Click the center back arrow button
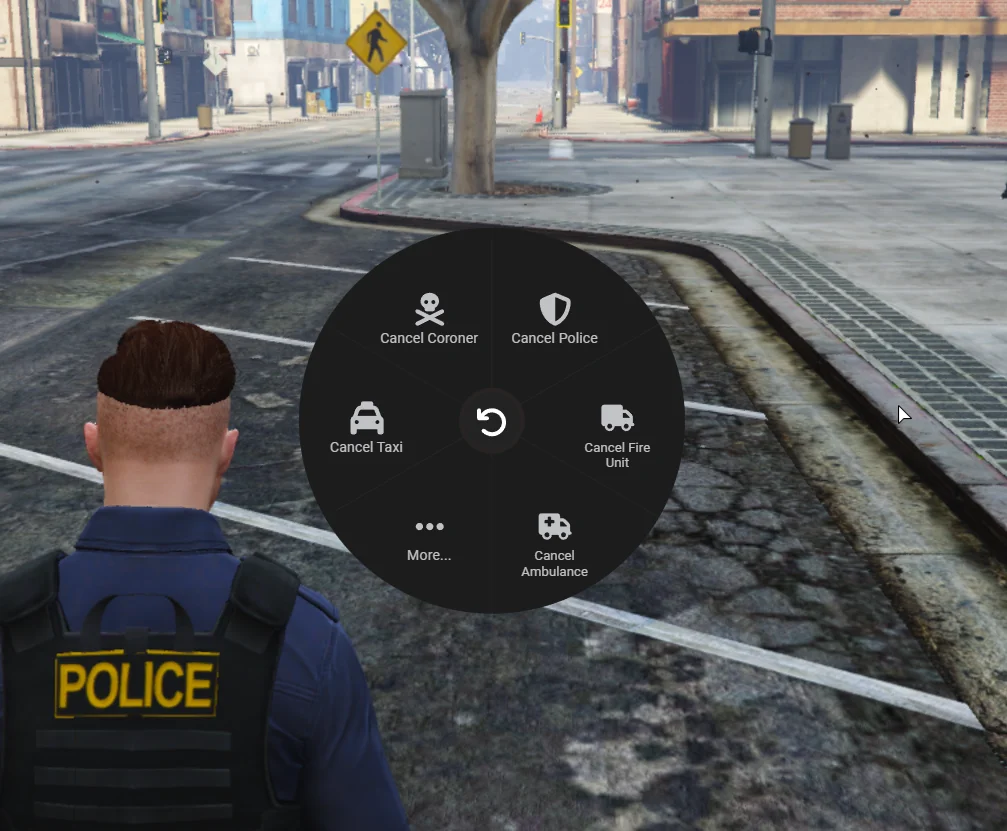 pos(492,422)
